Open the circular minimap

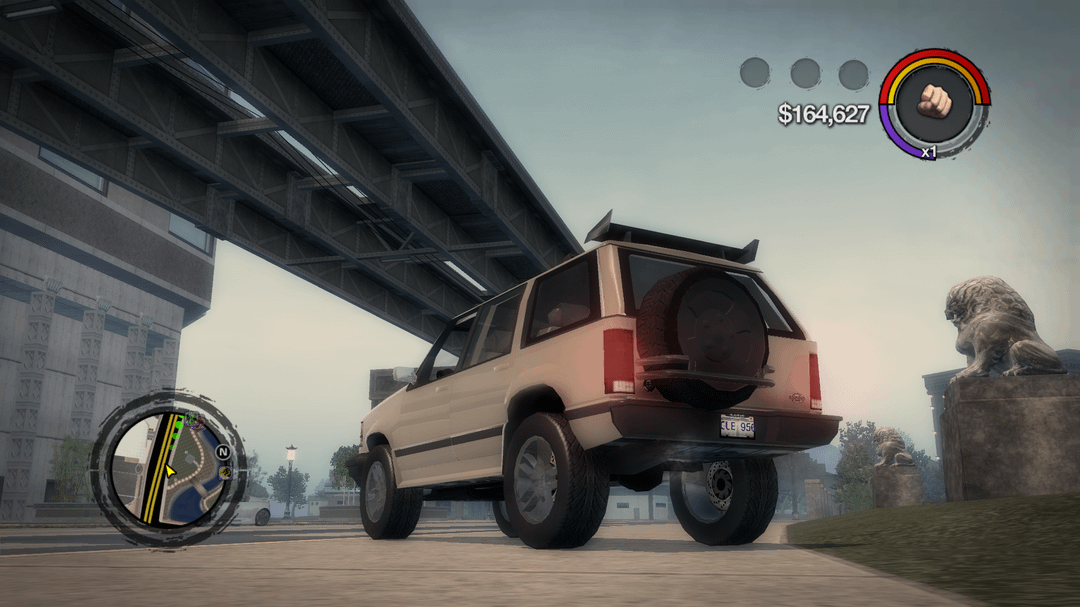point(167,468)
